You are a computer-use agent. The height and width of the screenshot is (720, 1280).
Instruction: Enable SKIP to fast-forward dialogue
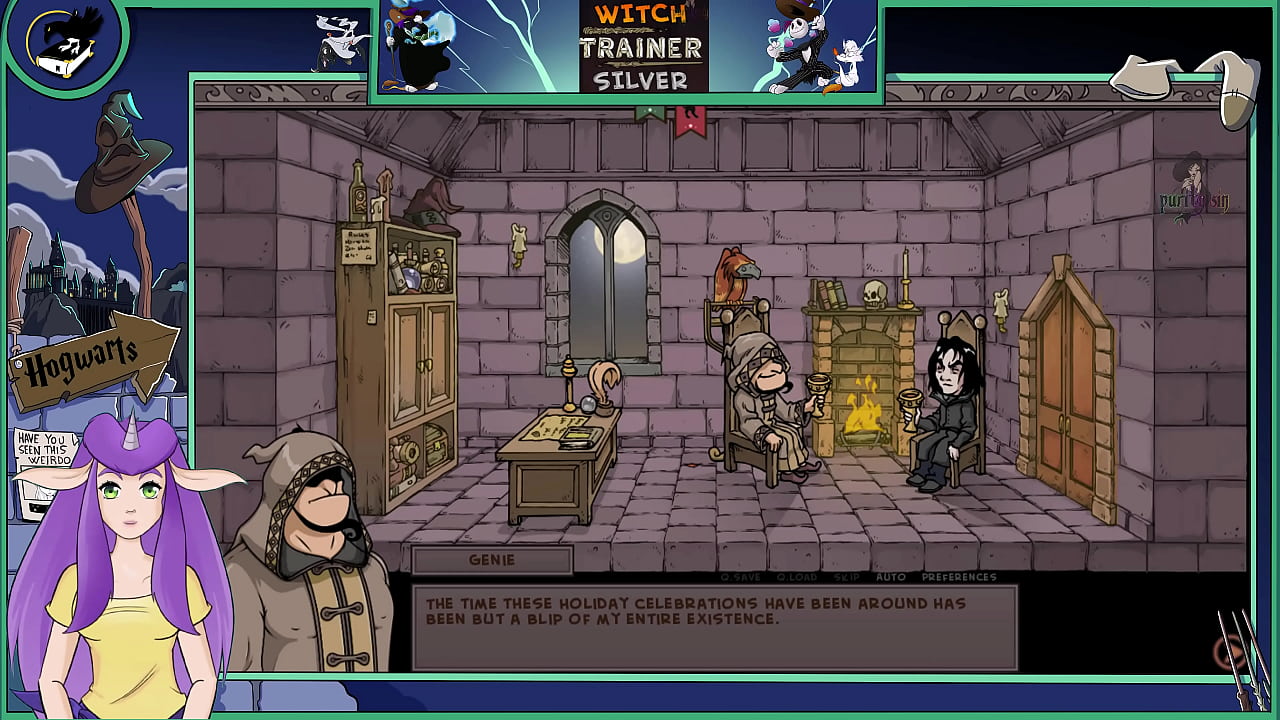coord(845,578)
